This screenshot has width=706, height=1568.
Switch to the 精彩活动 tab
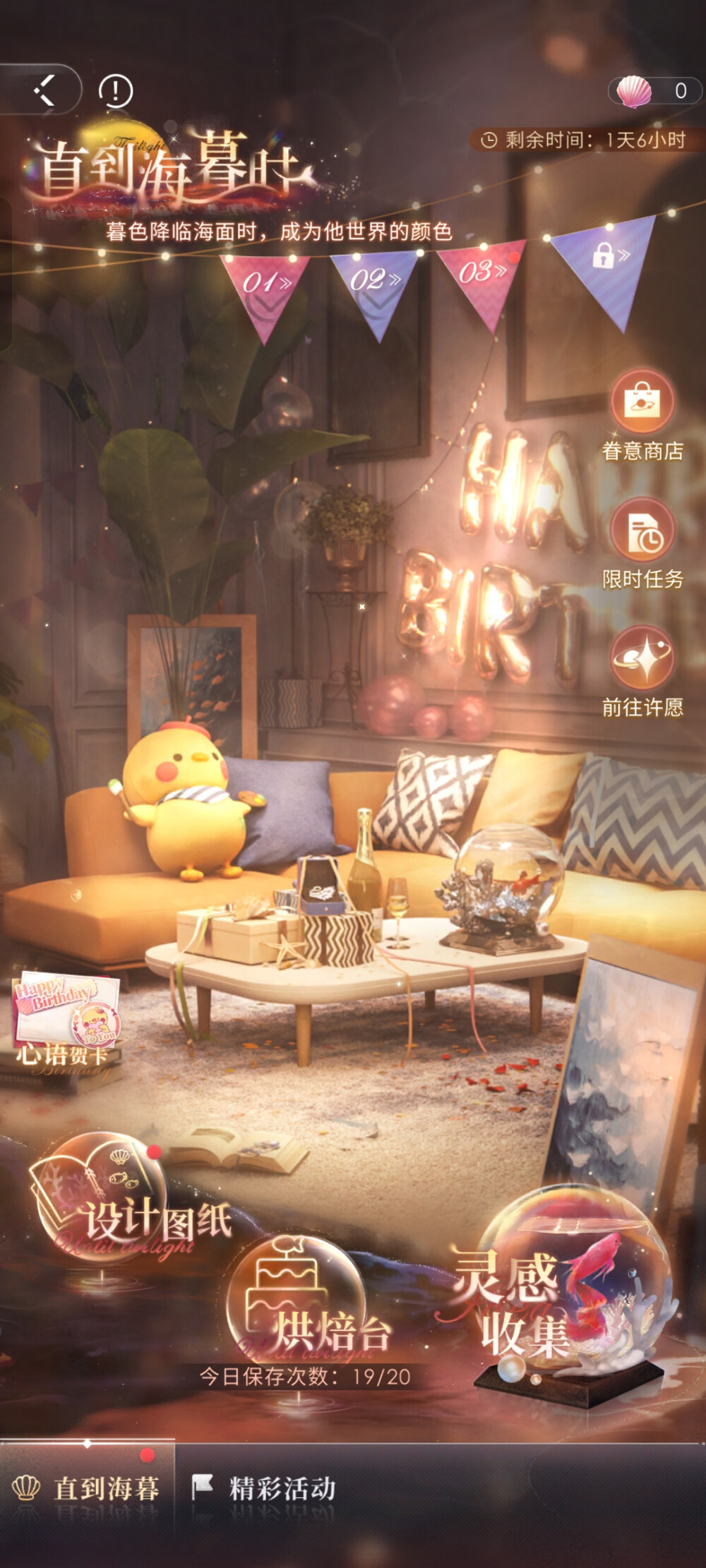pos(265,1488)
